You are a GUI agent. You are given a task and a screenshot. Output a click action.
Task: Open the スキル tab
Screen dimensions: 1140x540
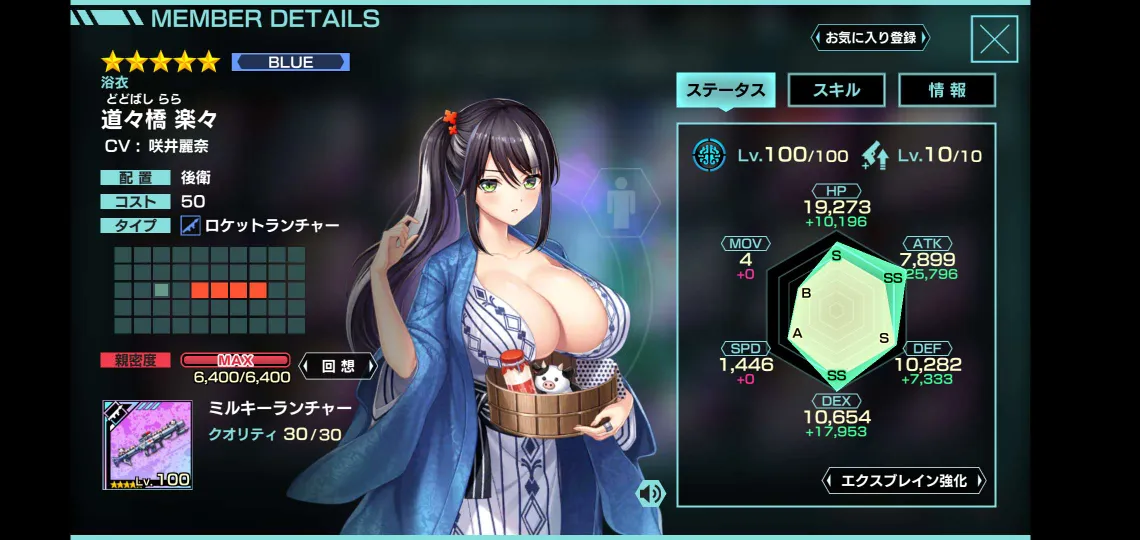pyautogui.click(x=836, y=90)
